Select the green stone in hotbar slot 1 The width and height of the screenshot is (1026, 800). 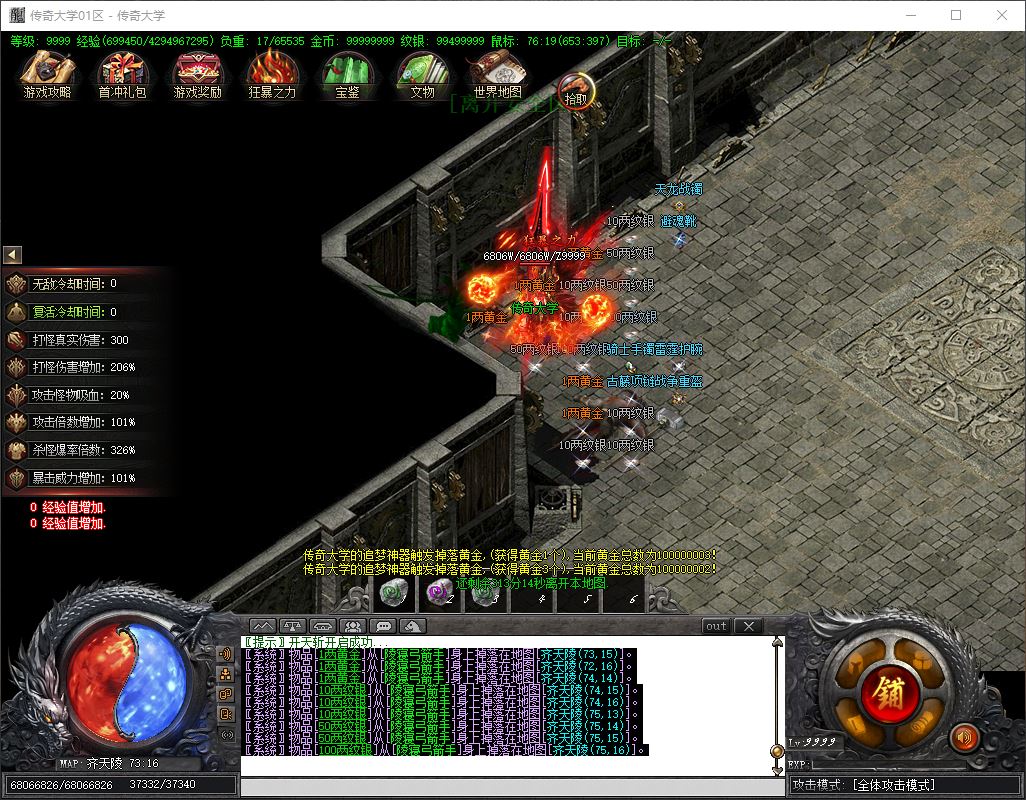[x=393, y=593]
